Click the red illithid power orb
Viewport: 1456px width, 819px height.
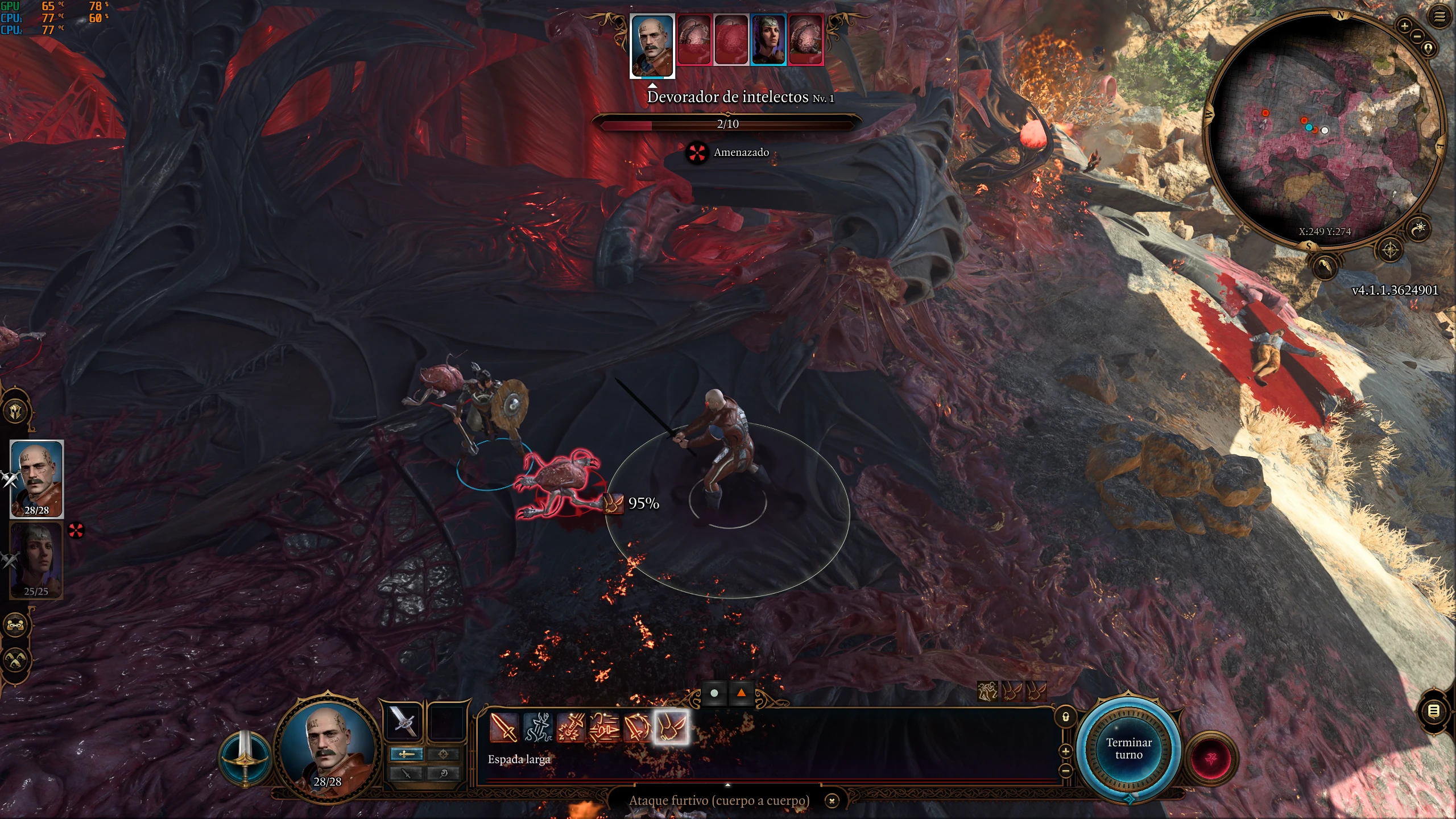(1211, 759)
